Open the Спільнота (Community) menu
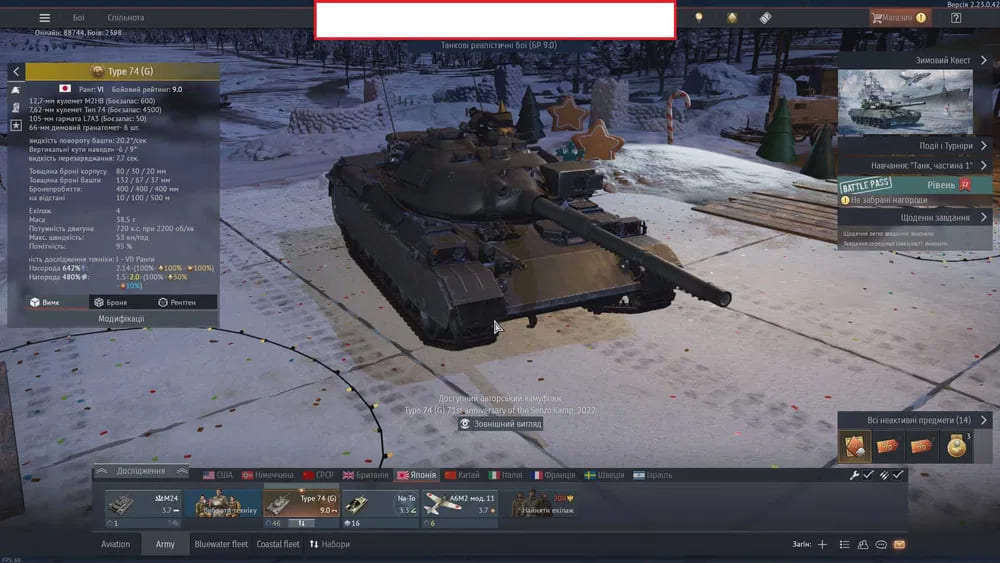The image size is (1000, 563). point(125,18)
